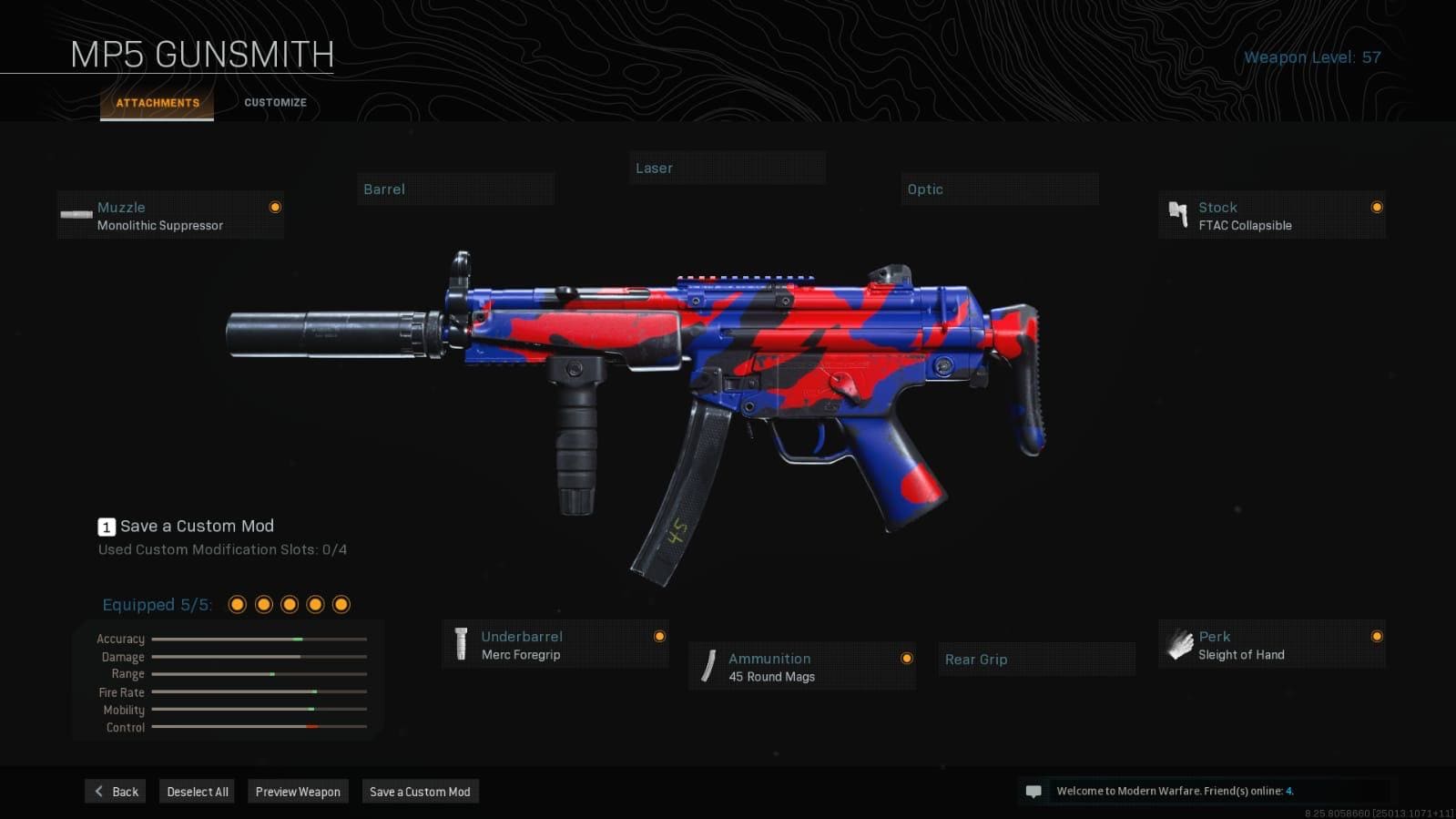Choose the empty Barrel attachment slot
This screenshot has height=819, width=1456.
455,189
